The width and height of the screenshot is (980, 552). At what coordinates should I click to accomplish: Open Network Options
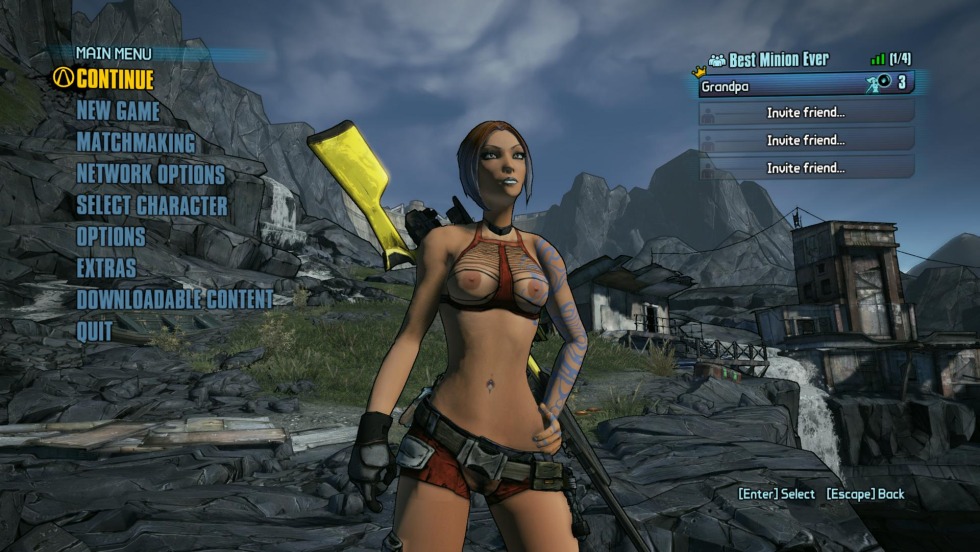[151, 175]
